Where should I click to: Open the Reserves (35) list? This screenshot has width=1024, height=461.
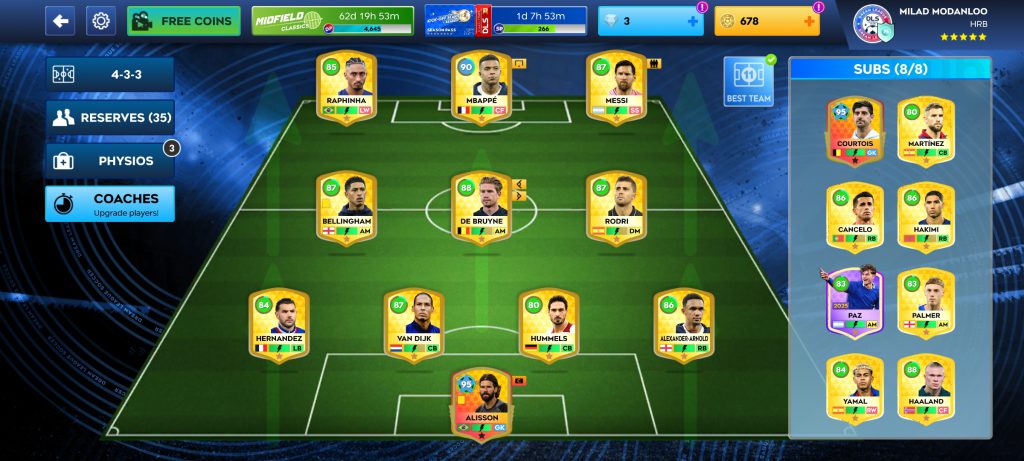tap(110, 117)
